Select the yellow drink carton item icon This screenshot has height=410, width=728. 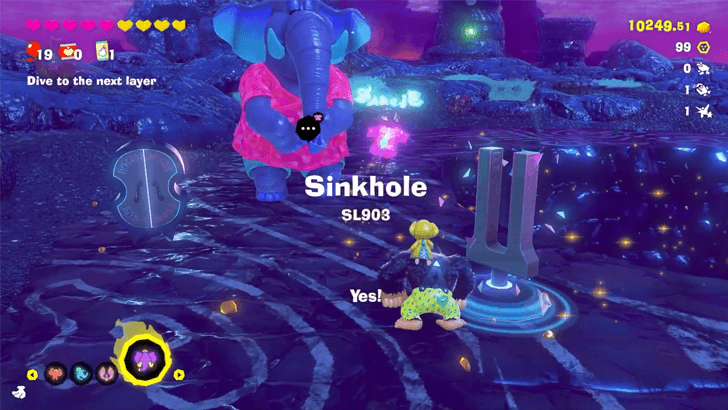coord(101,52)
